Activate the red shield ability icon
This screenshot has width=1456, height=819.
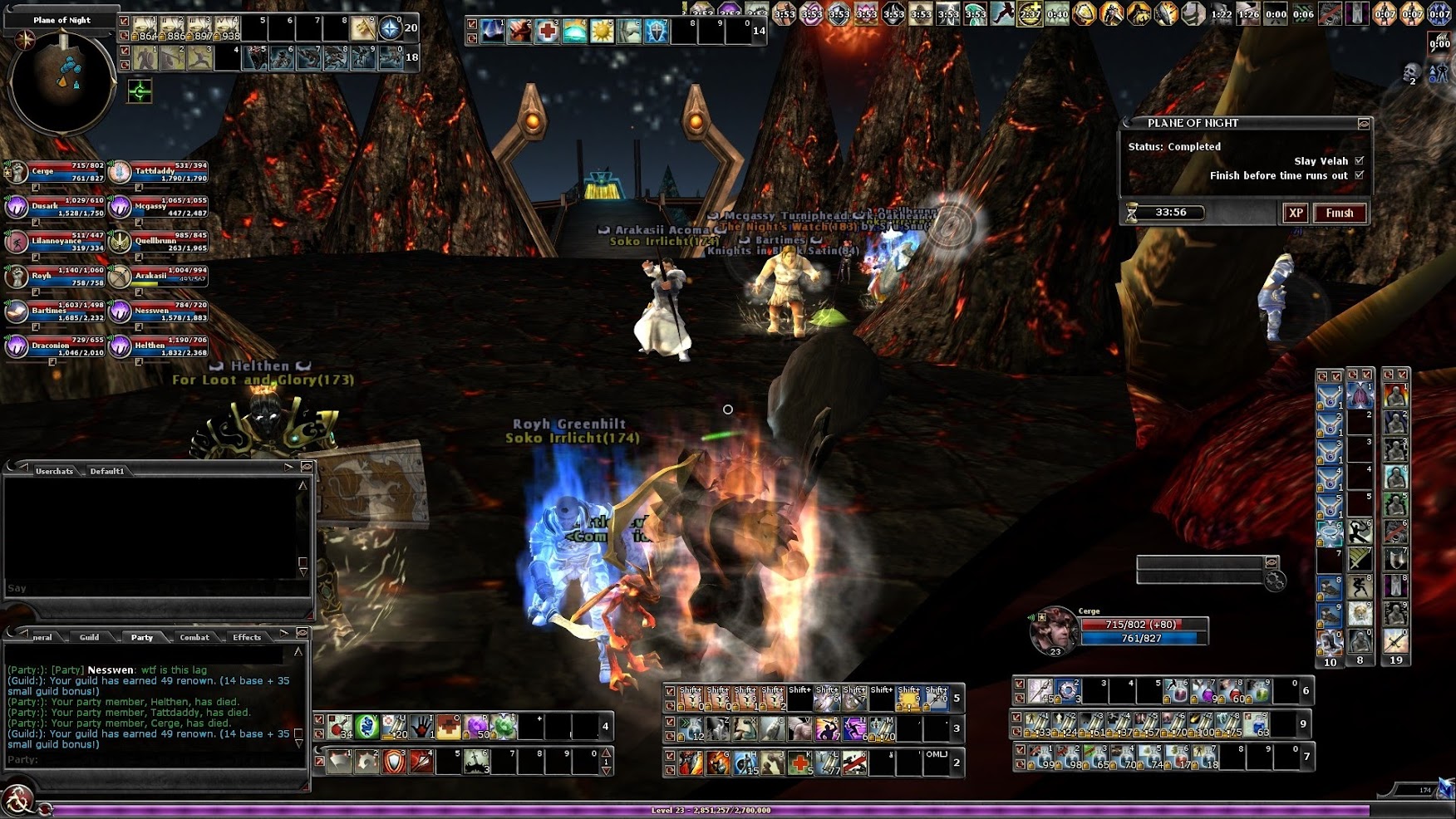pyautogui.click(x=394, y=760)
